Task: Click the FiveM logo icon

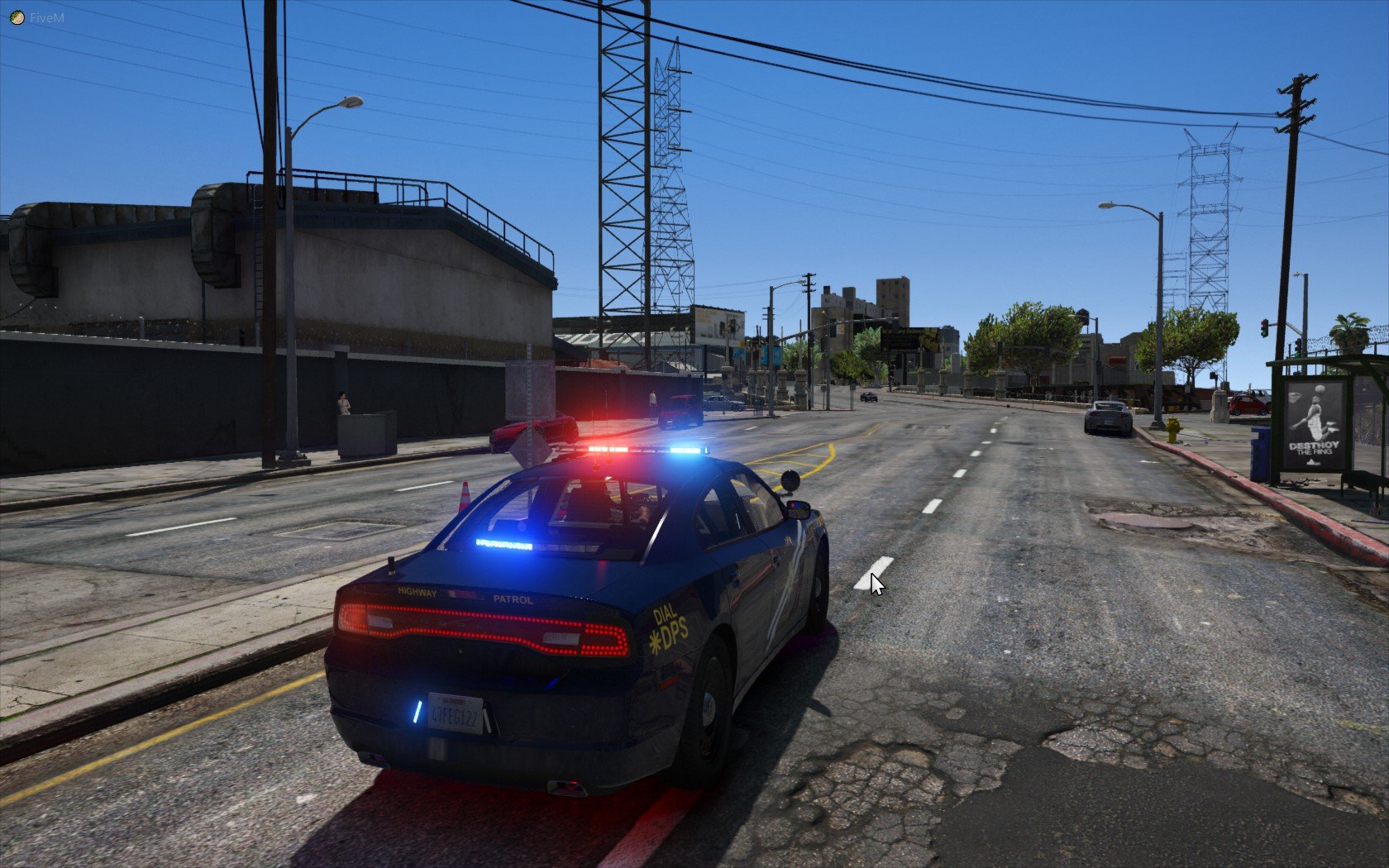Action: coord(17,17)
